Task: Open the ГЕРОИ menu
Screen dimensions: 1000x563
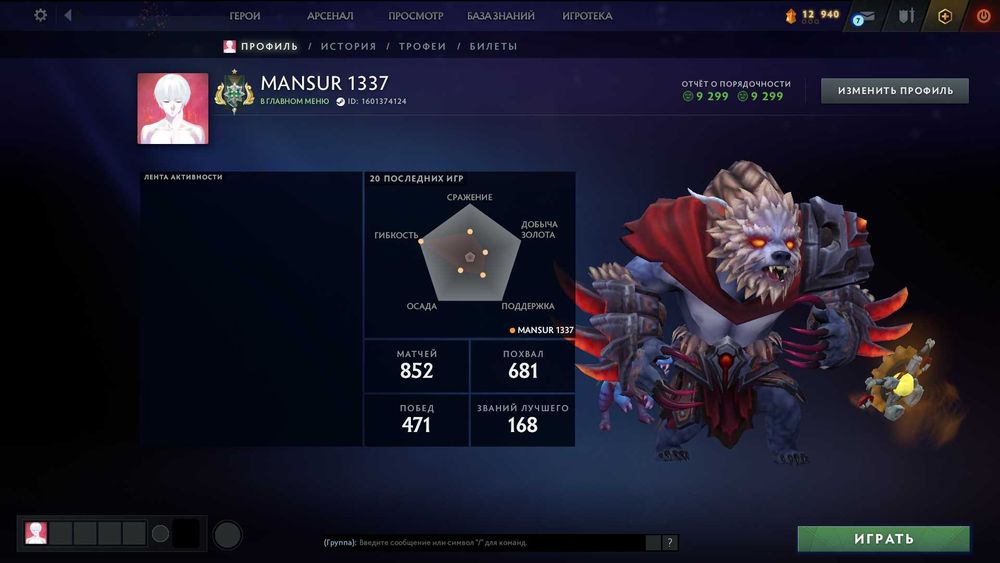Action: click(x=245, y=16)
